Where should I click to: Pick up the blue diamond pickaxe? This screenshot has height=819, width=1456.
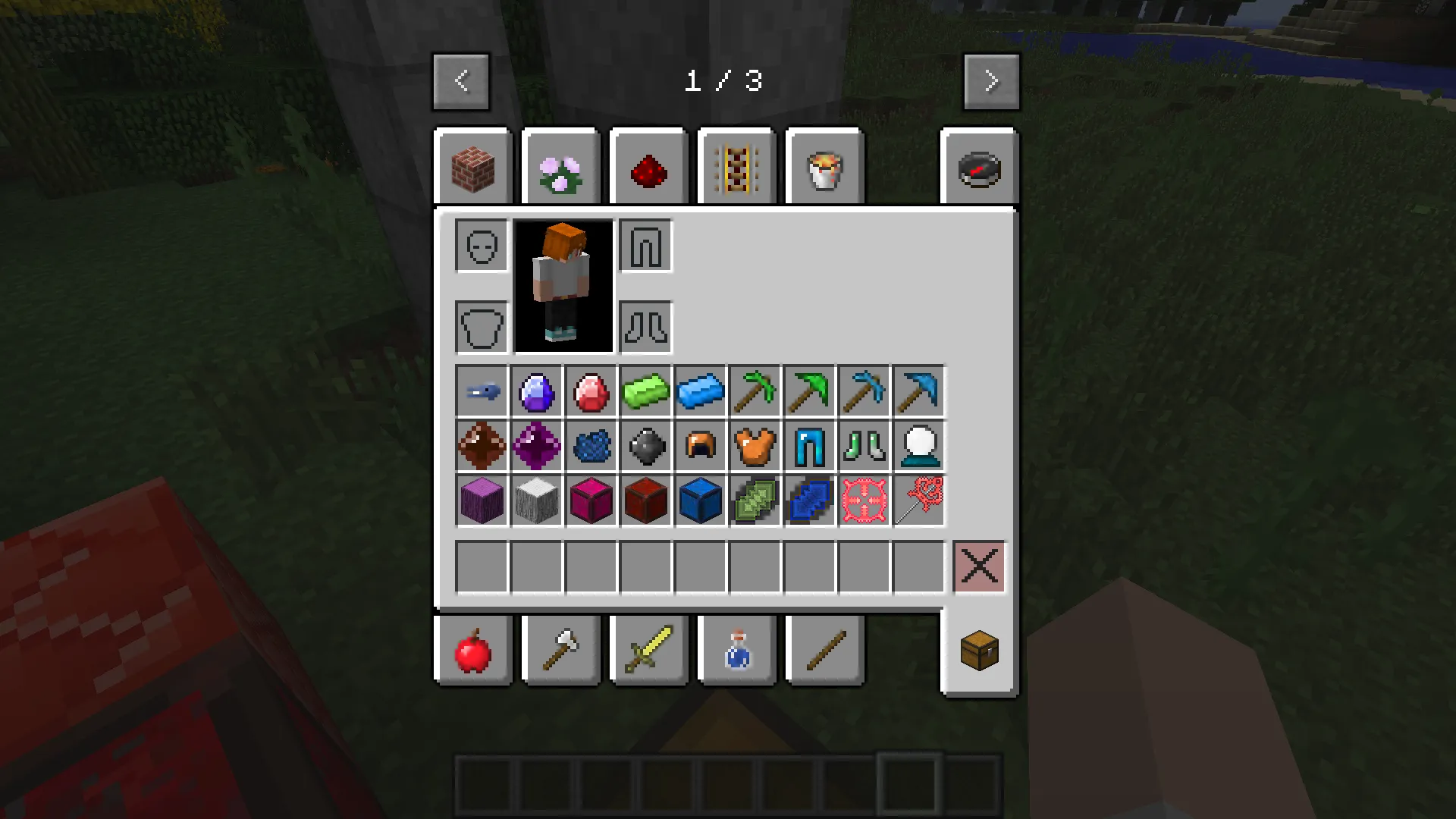pyautogui.click(x=918, y=391)
